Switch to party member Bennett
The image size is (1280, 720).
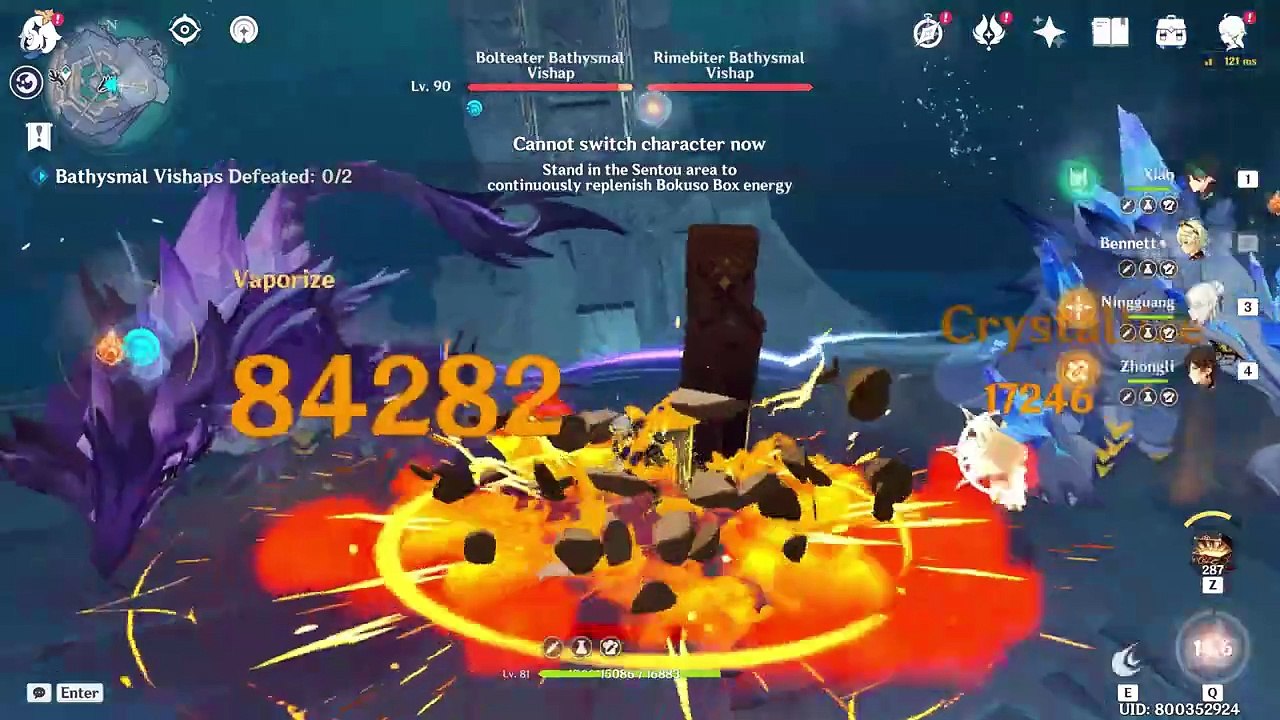click(1190, 243)
